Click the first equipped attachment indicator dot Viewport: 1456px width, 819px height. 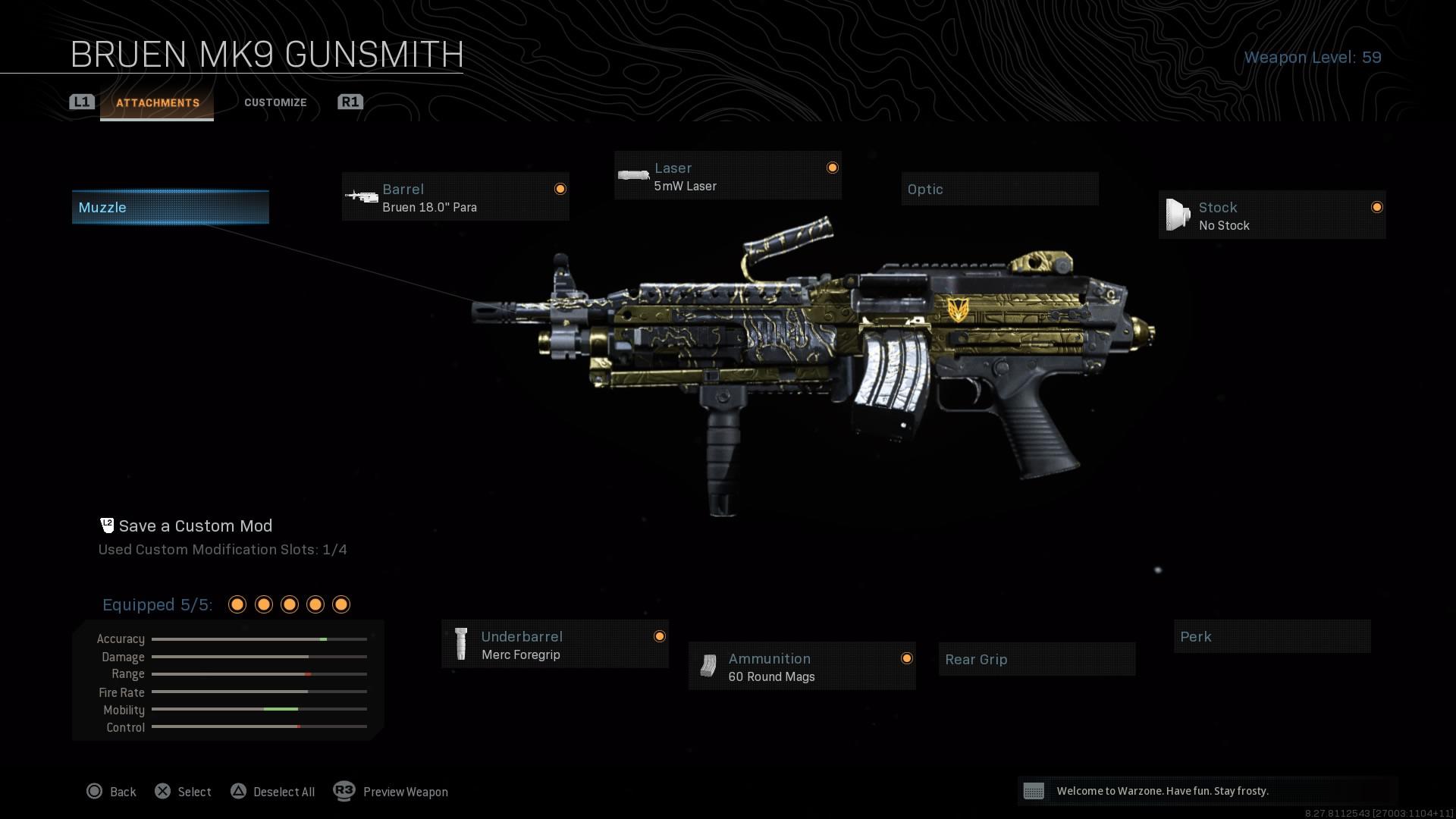tap(237, 604)
